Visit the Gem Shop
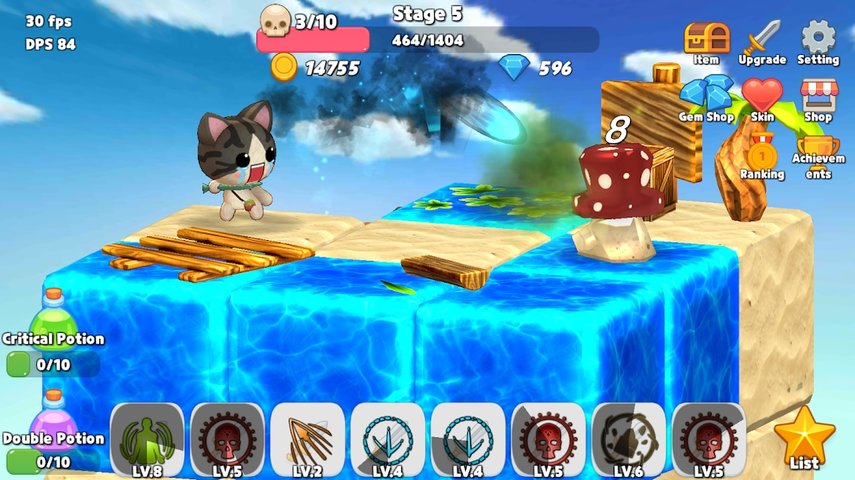The width and height of the screenshot is (855, 480). tap(706, 98)
